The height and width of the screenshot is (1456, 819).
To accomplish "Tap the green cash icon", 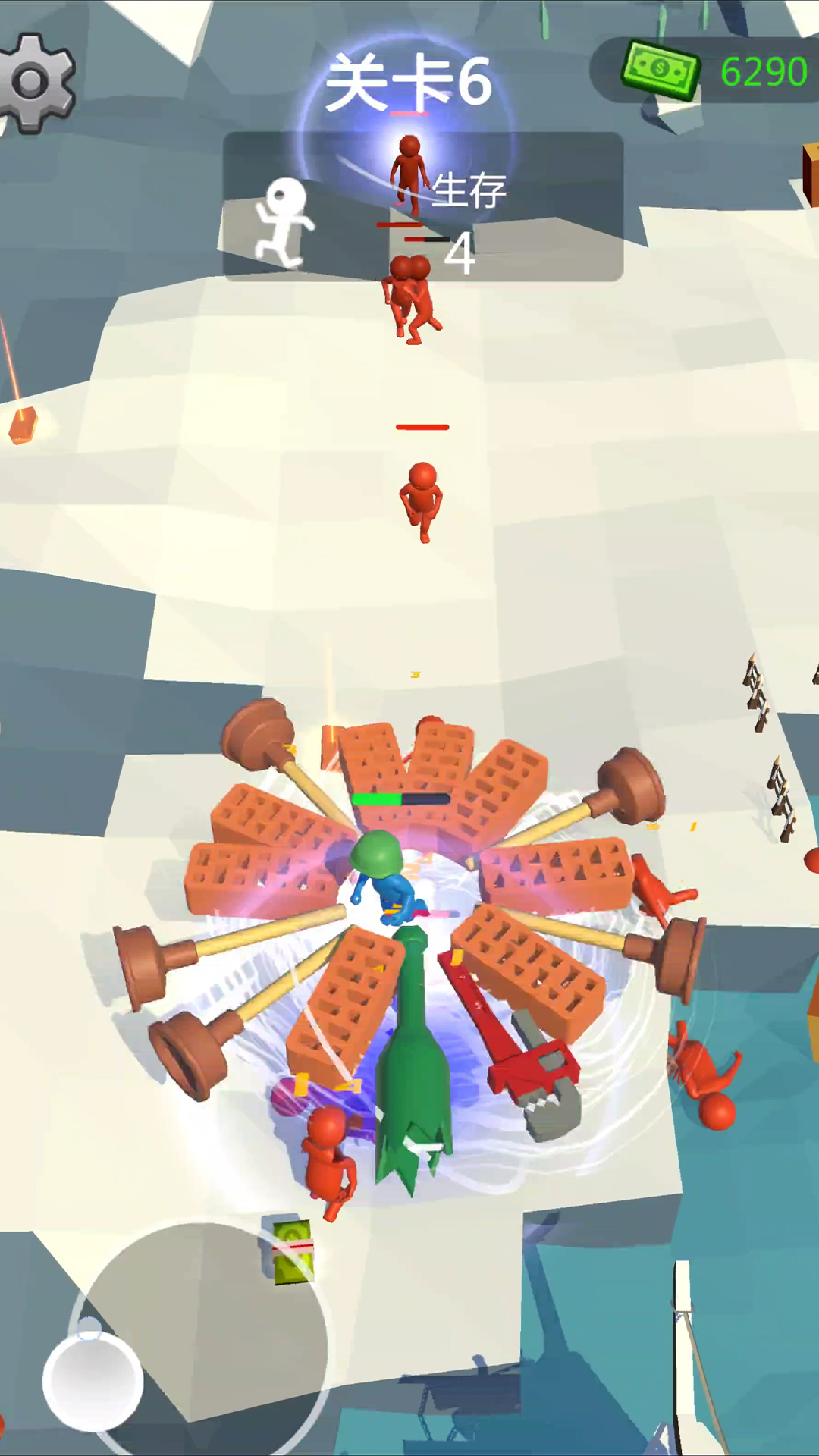I will (x=659, y=71).
